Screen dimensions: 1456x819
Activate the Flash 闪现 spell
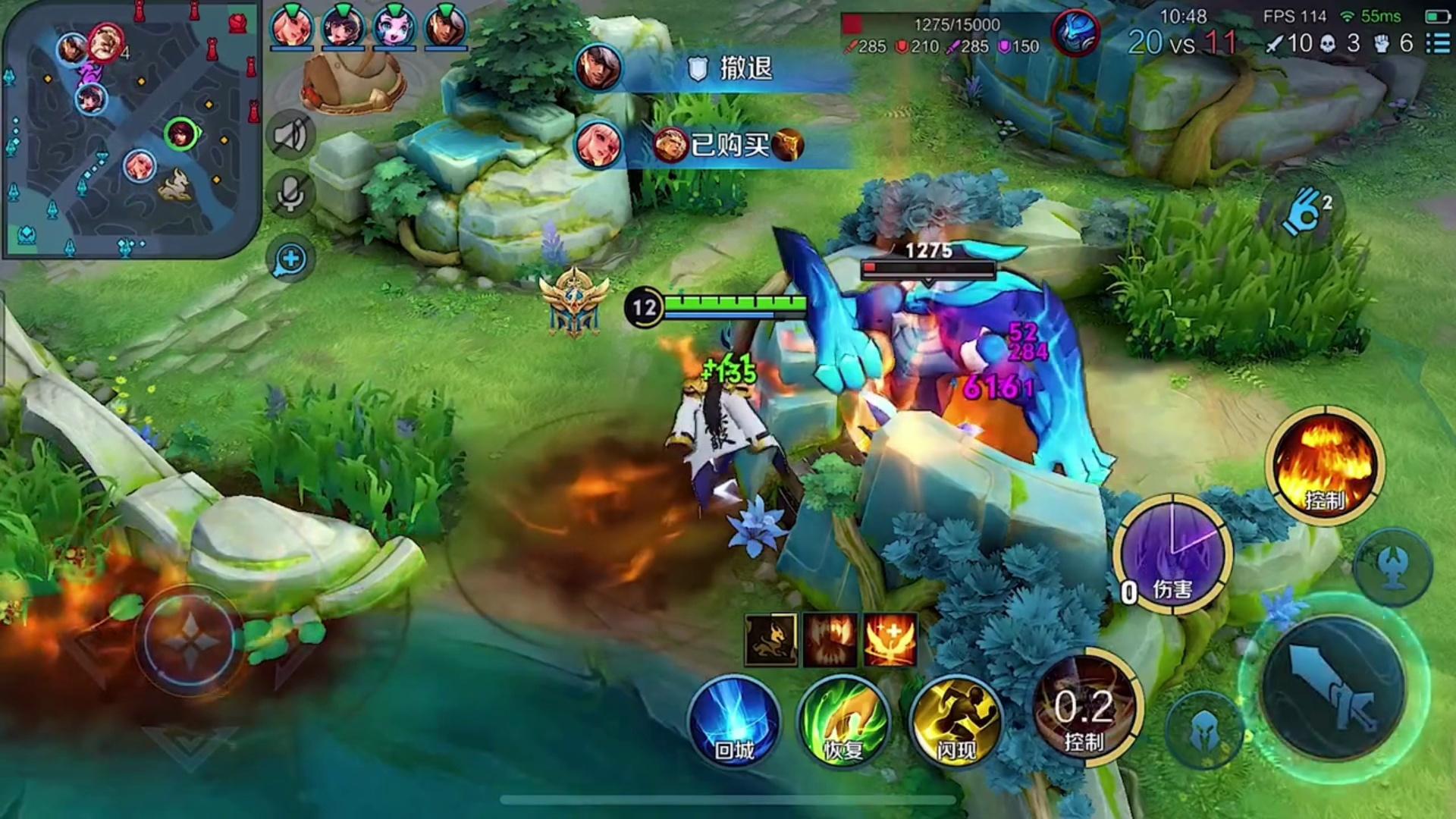[955, 720]
